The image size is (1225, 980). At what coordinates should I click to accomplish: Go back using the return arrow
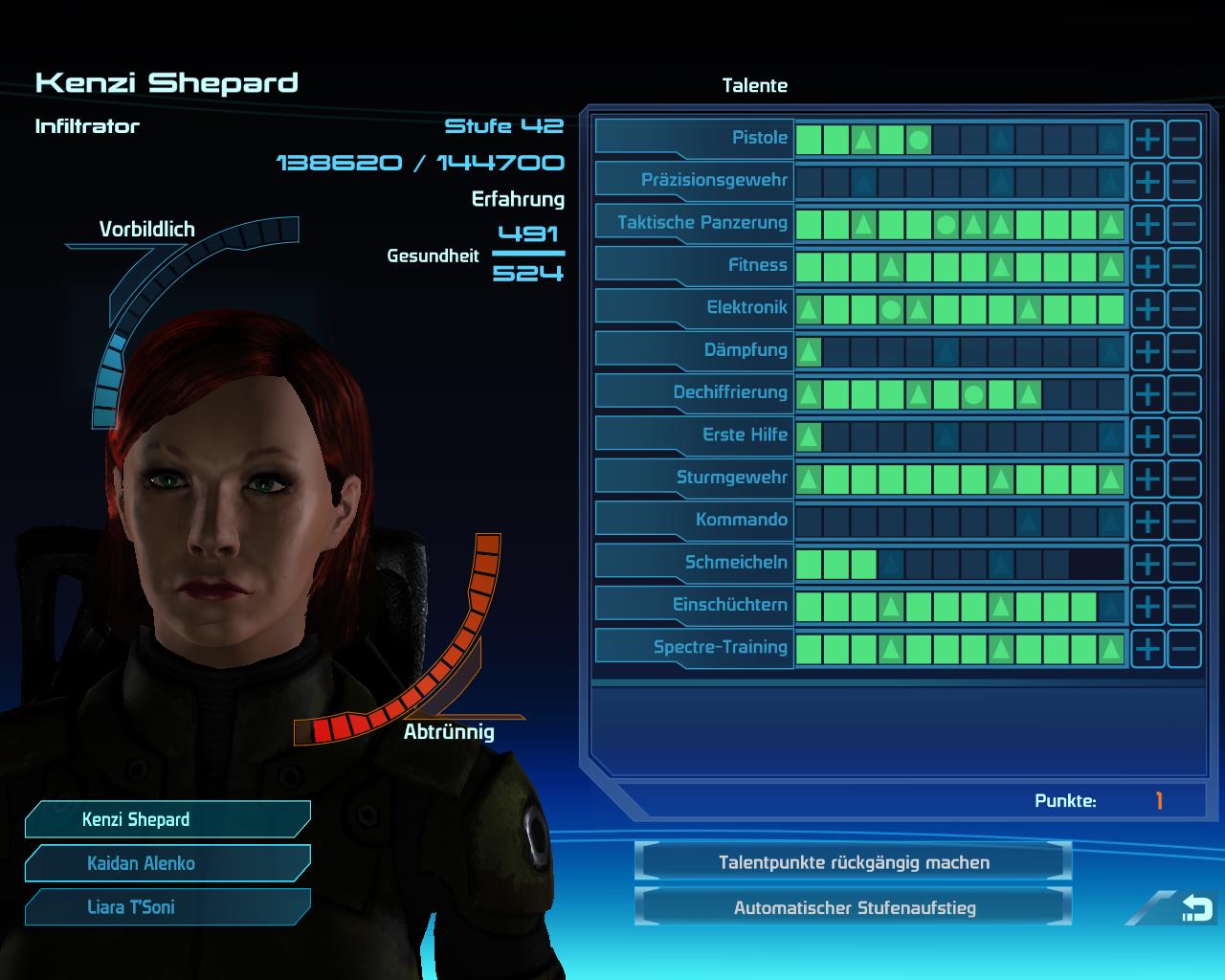pyautogui.click(x=1195, y=907)
